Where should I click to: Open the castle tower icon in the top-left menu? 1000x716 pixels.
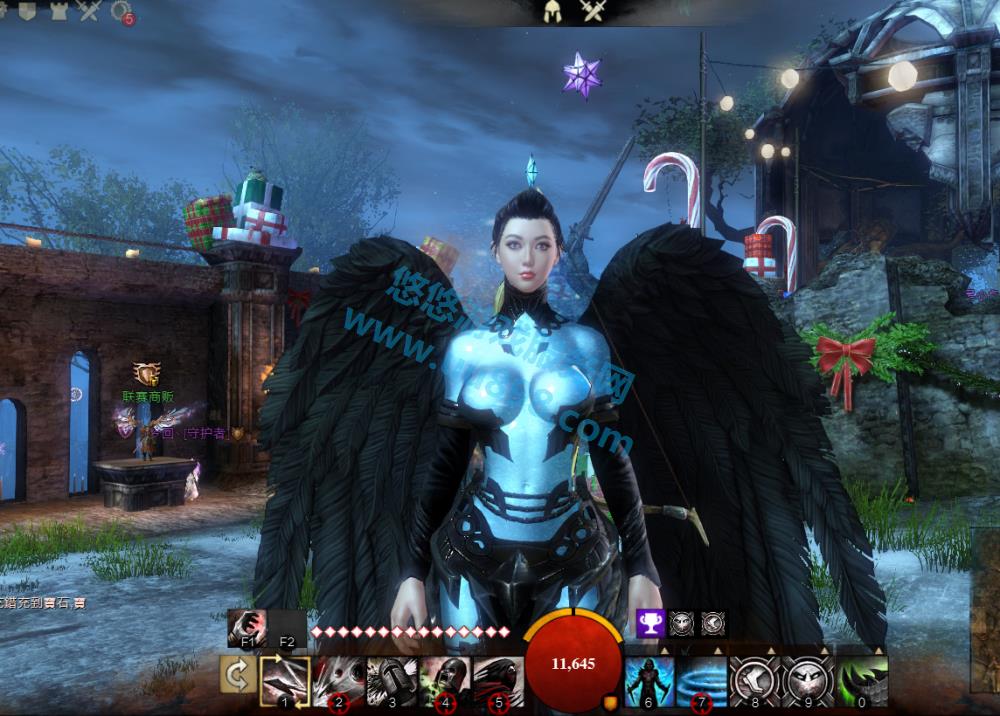[58, 10]
